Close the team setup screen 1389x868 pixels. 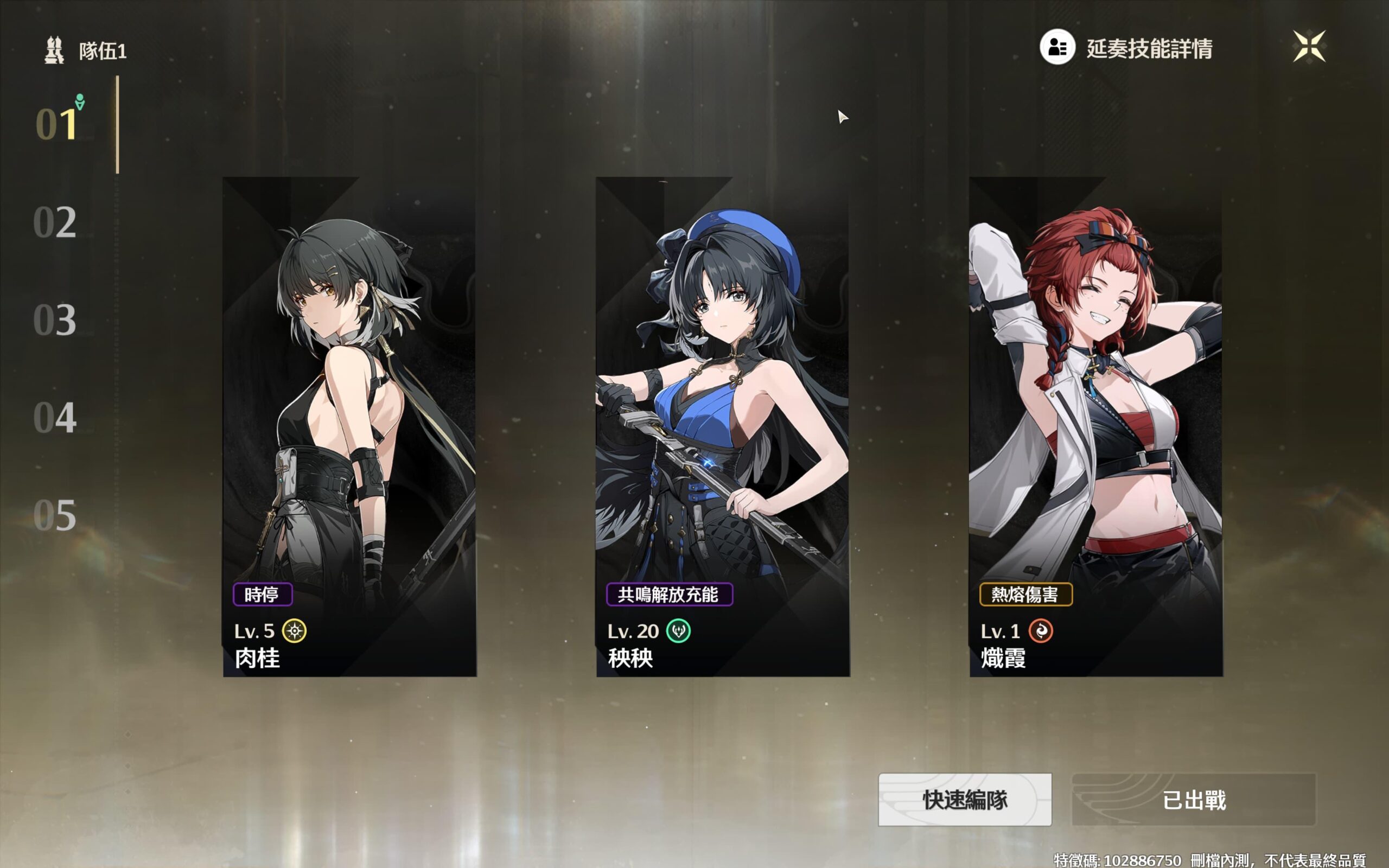click(1309, 46)
